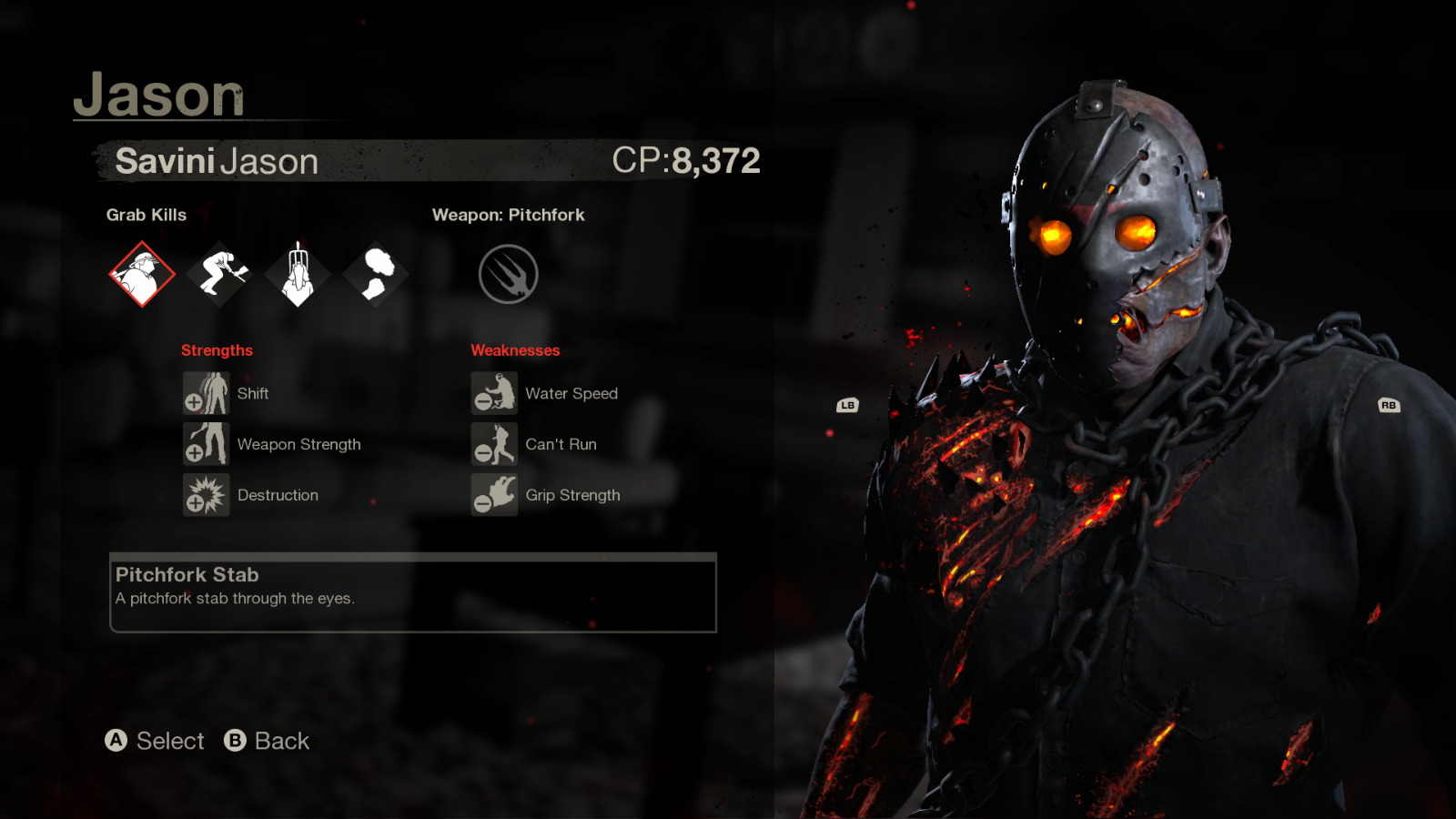Click the Grip Strength weakness icon
This screenshot has height=819, width=1456.
[x=493, y=495]
